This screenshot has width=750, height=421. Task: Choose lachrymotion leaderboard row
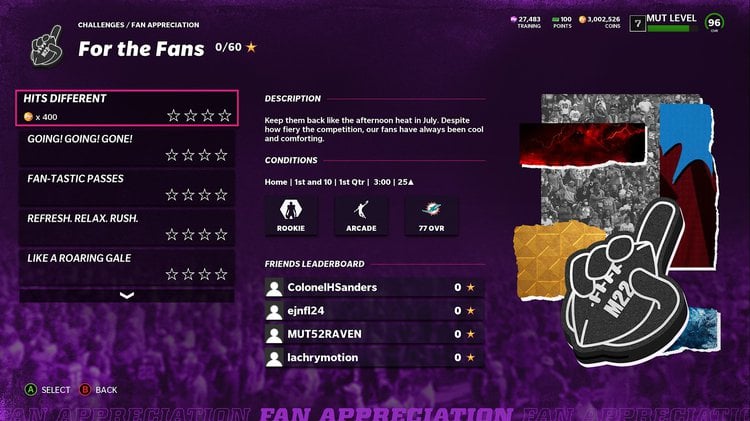click(x=374, y=357)
